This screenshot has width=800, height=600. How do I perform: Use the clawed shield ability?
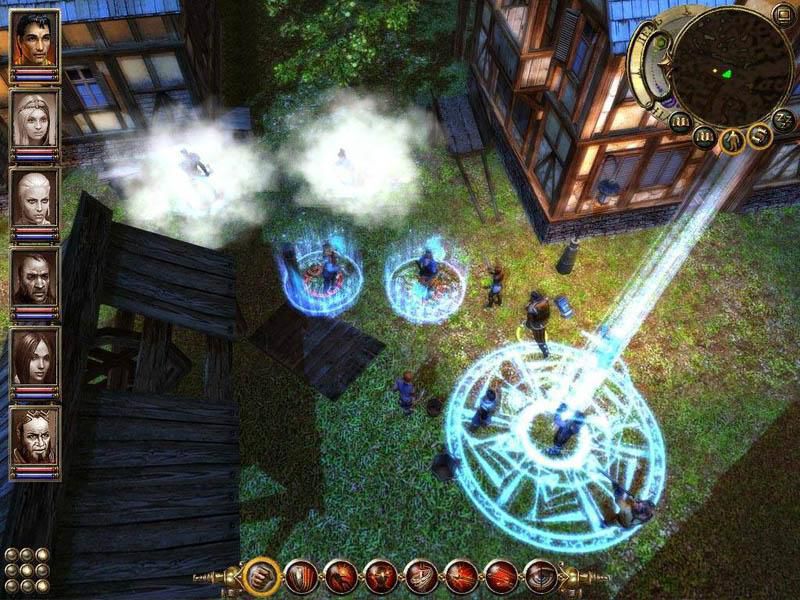click(301, 575)
